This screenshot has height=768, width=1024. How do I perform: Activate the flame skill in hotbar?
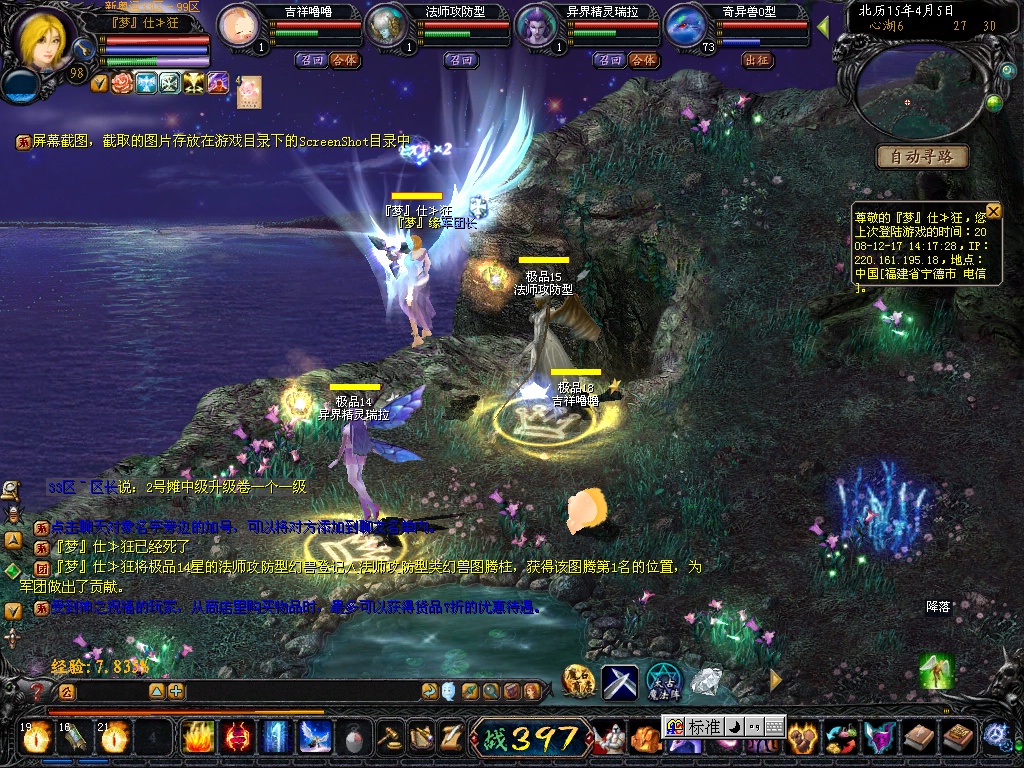click(x=198, y=737)
